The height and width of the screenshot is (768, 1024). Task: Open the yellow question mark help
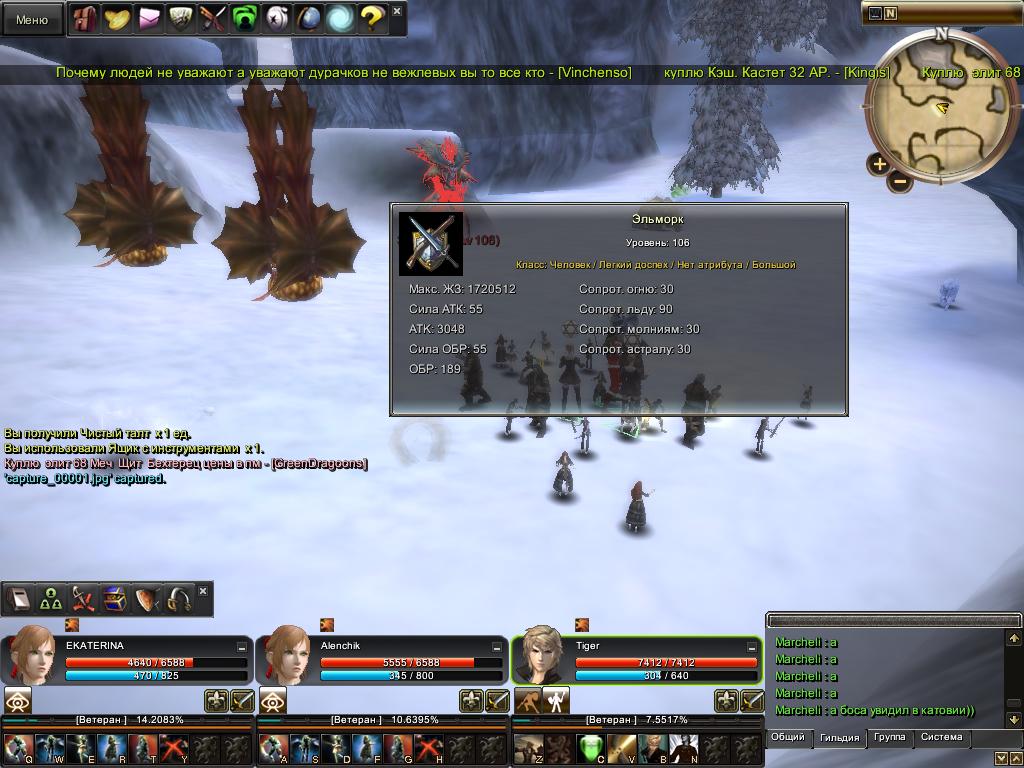pyautogui.click(x=371, y=19)
